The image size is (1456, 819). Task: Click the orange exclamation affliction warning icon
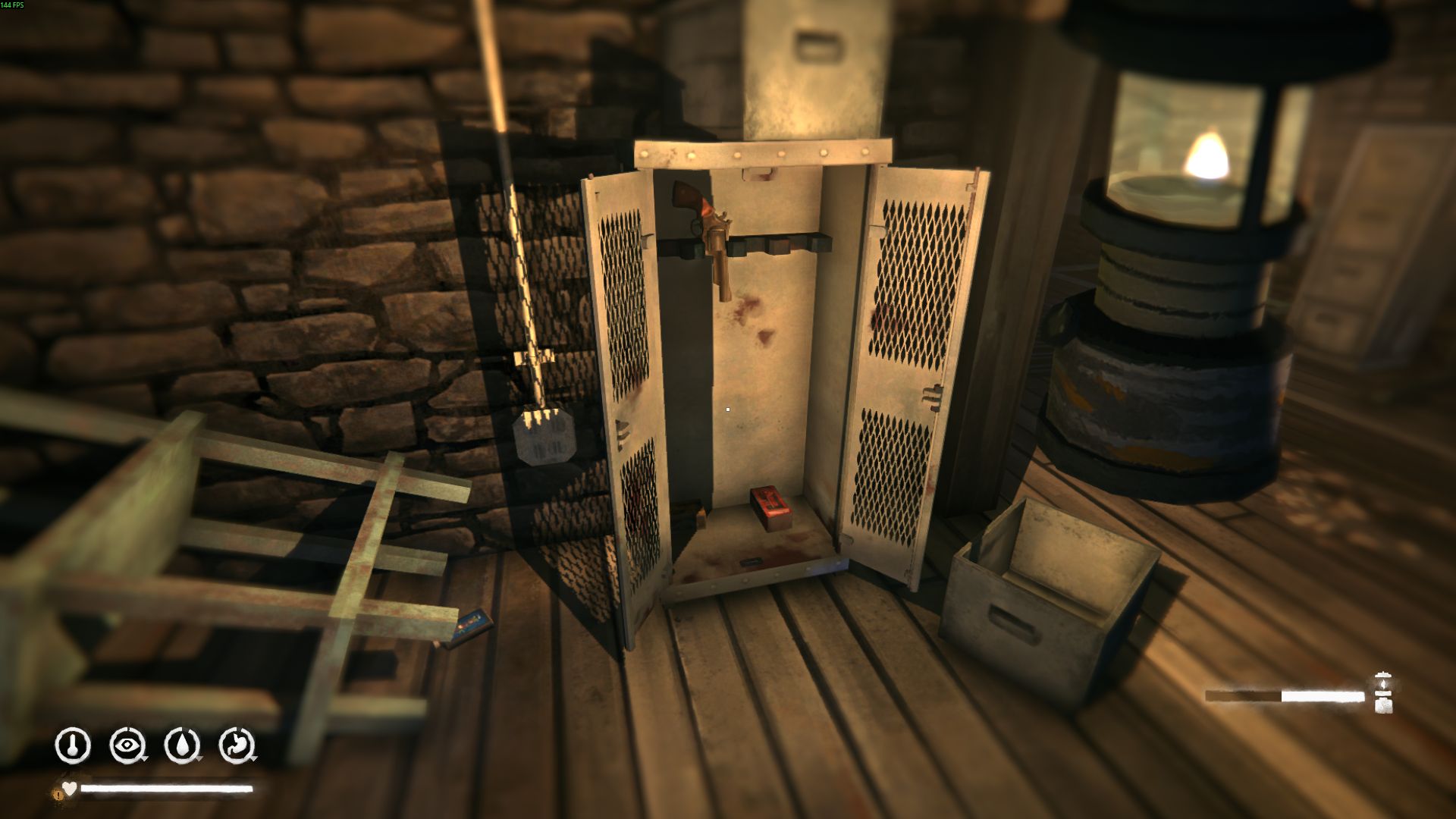click(x=58, y=794)
